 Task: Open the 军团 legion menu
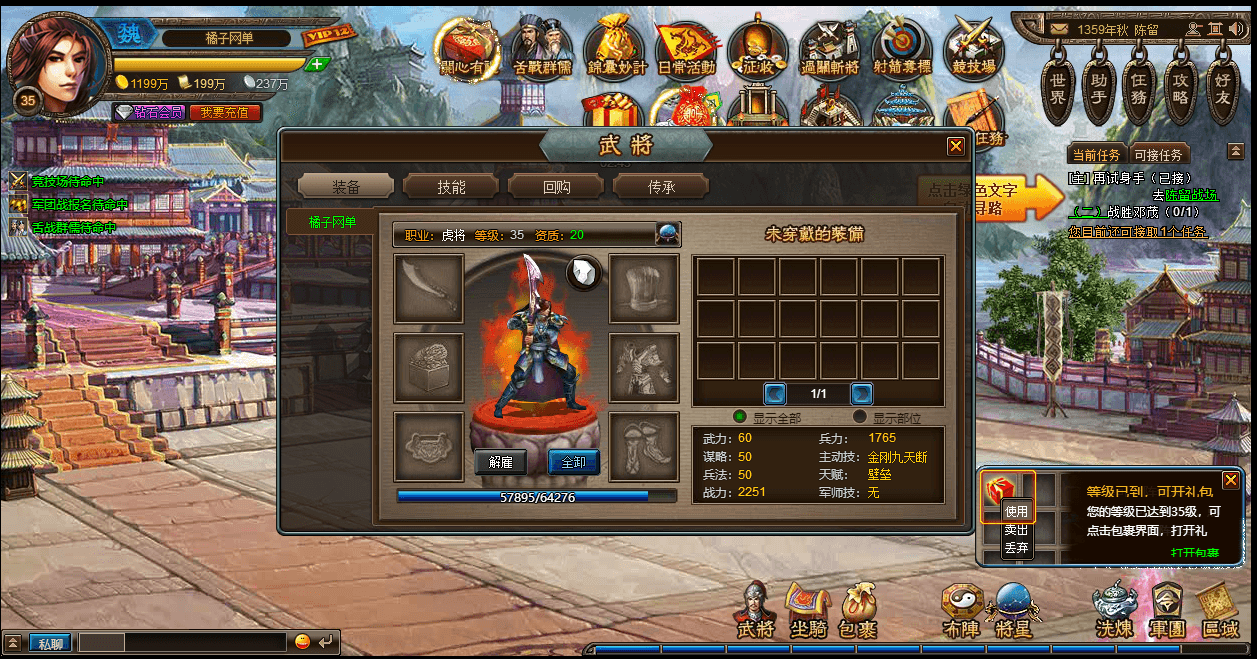pyautogui.click(x=1167, y=609)
